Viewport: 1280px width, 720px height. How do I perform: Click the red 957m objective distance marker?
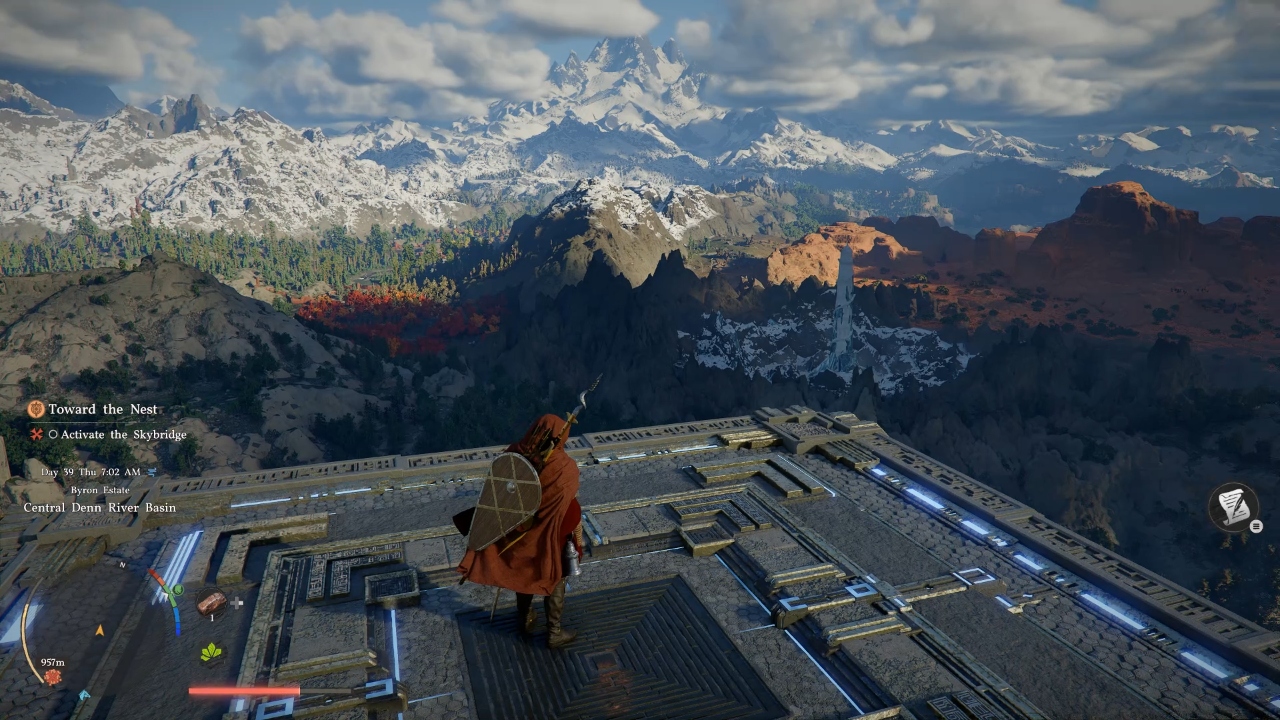click(53, 677)
